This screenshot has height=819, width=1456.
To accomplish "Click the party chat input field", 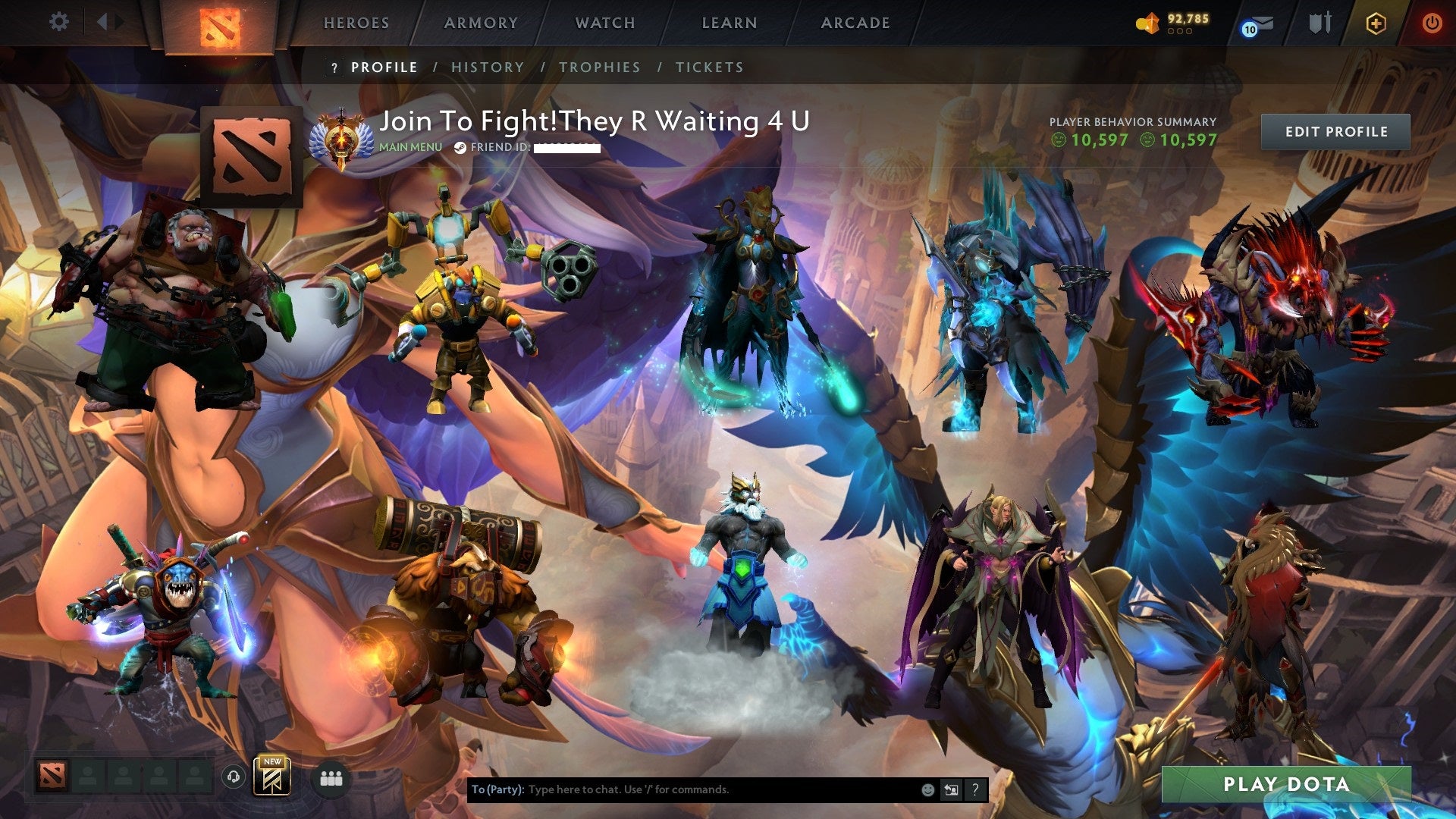I will [682, 789].
